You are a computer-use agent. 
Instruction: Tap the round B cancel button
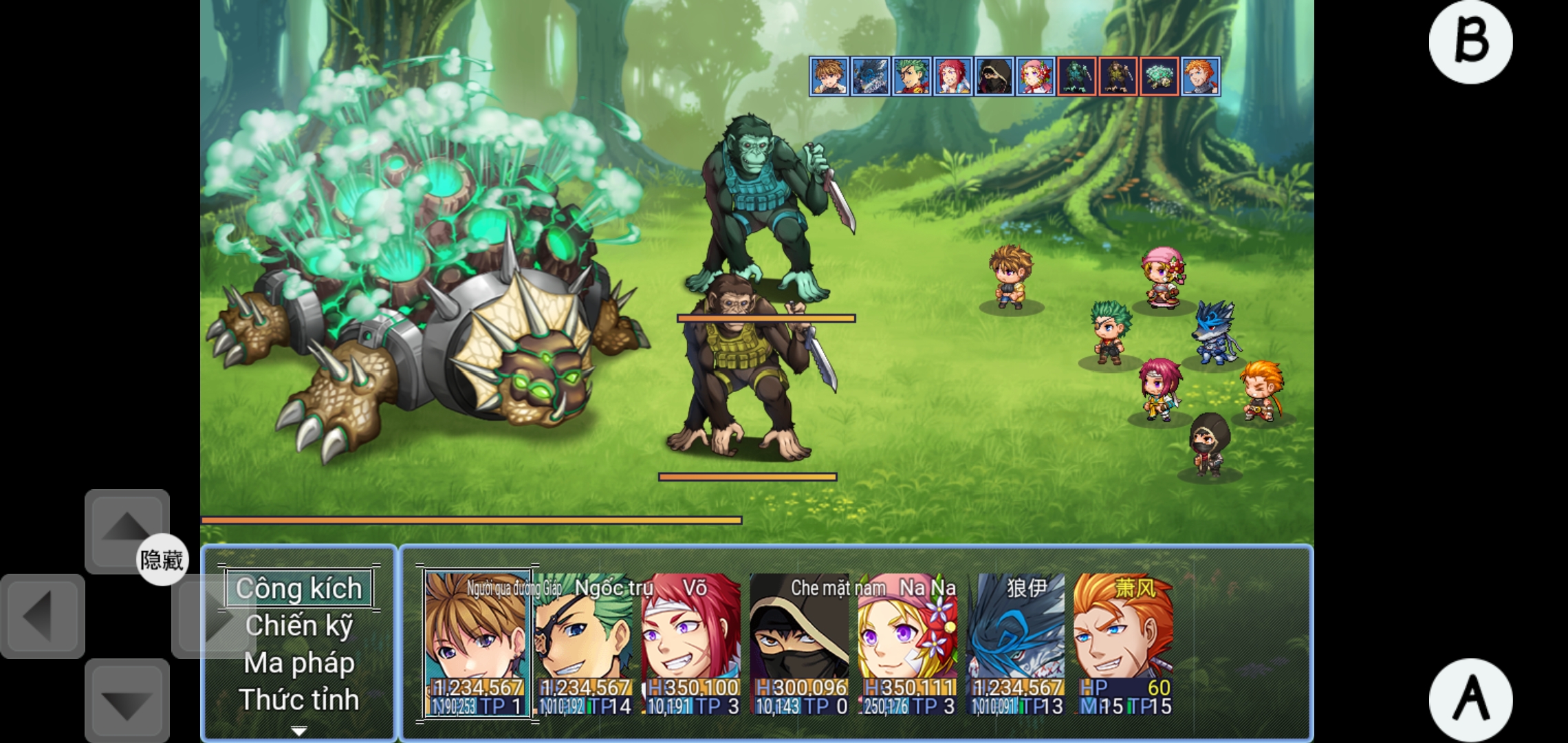pos(1470,42)
